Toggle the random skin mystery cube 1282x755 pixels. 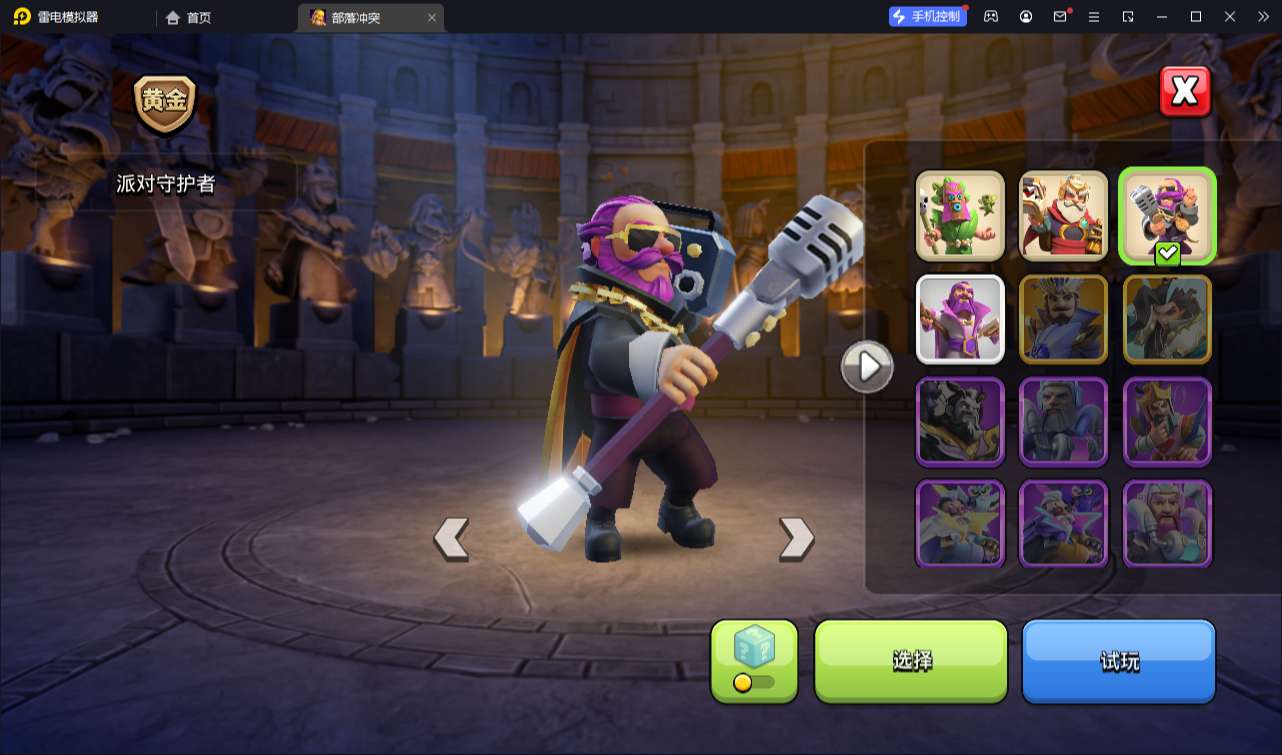coord(754,660)
